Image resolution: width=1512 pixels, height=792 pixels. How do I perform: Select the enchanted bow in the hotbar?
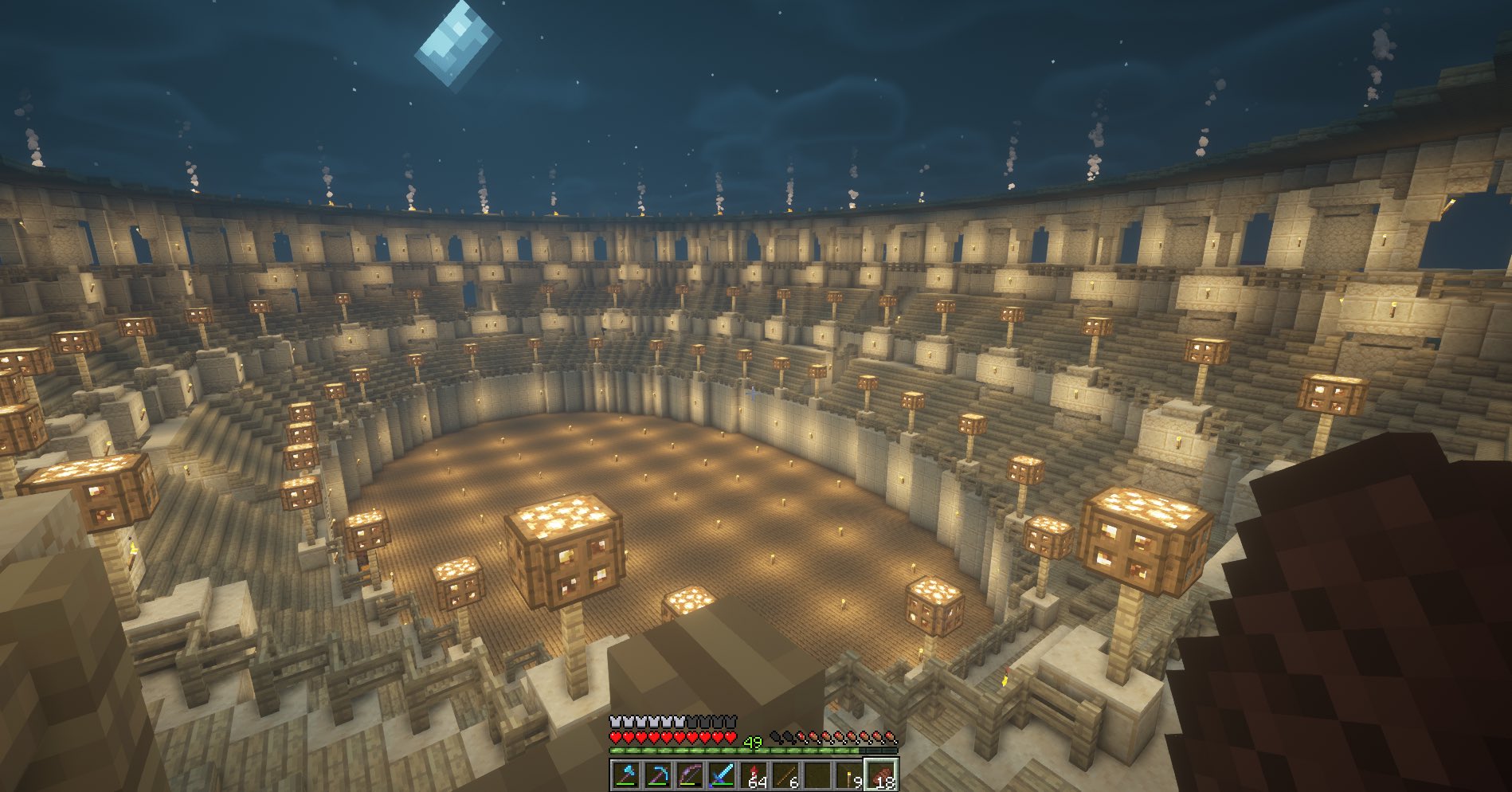click(x=690, y=773)
